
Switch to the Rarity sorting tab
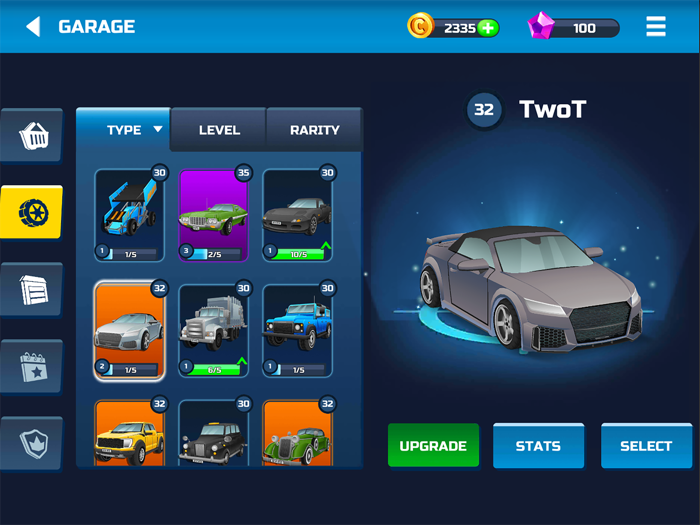[x=314, y=130]
